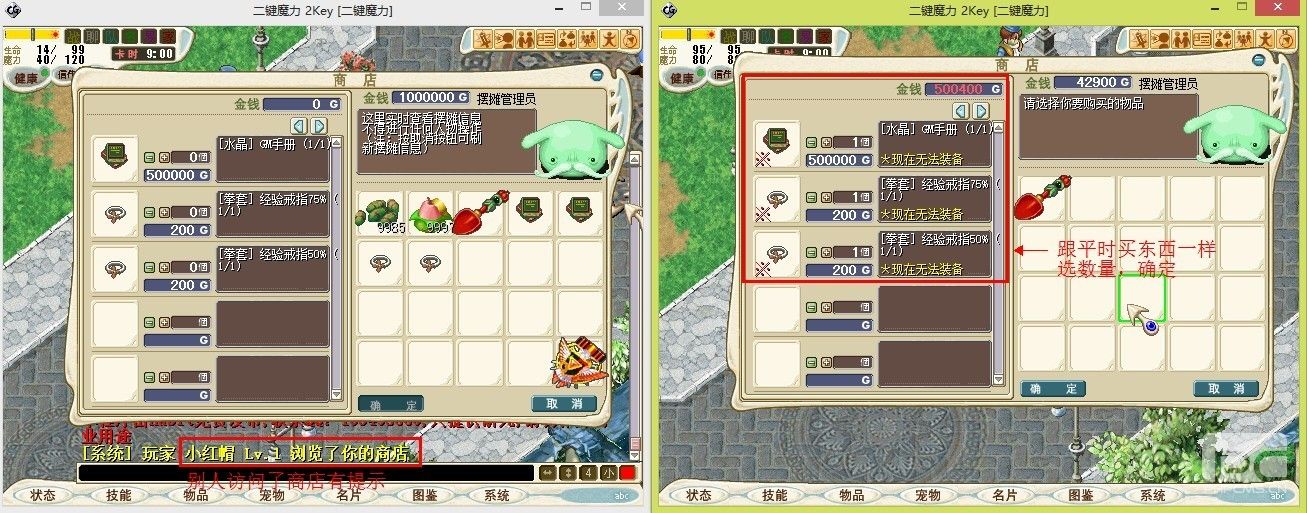The width and height of the screenshot is (1307, 513).
Task: Pick the red shovel in the right window's inventory
Action: point(1043,197)
